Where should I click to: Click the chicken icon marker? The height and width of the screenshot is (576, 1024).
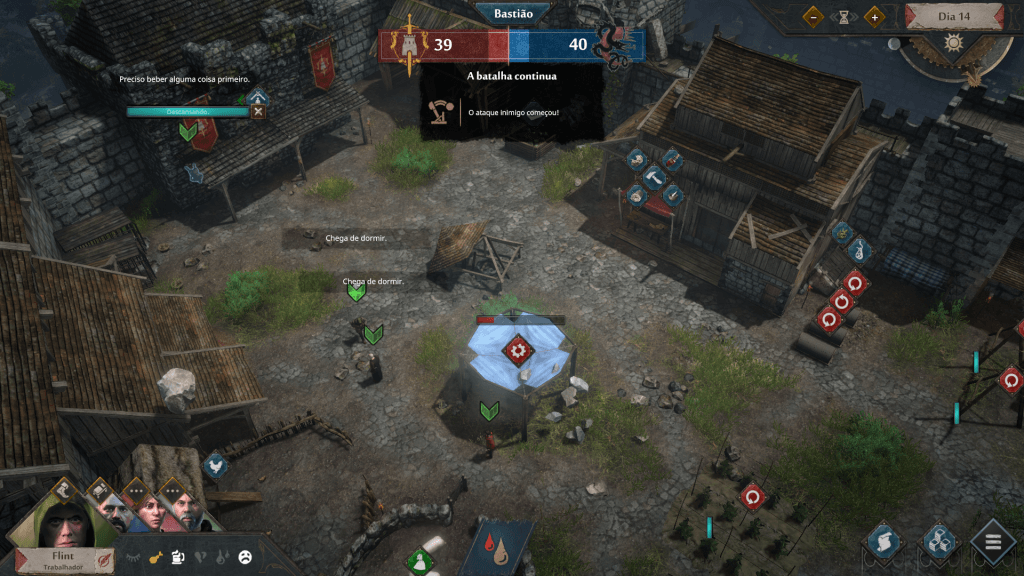215,465
